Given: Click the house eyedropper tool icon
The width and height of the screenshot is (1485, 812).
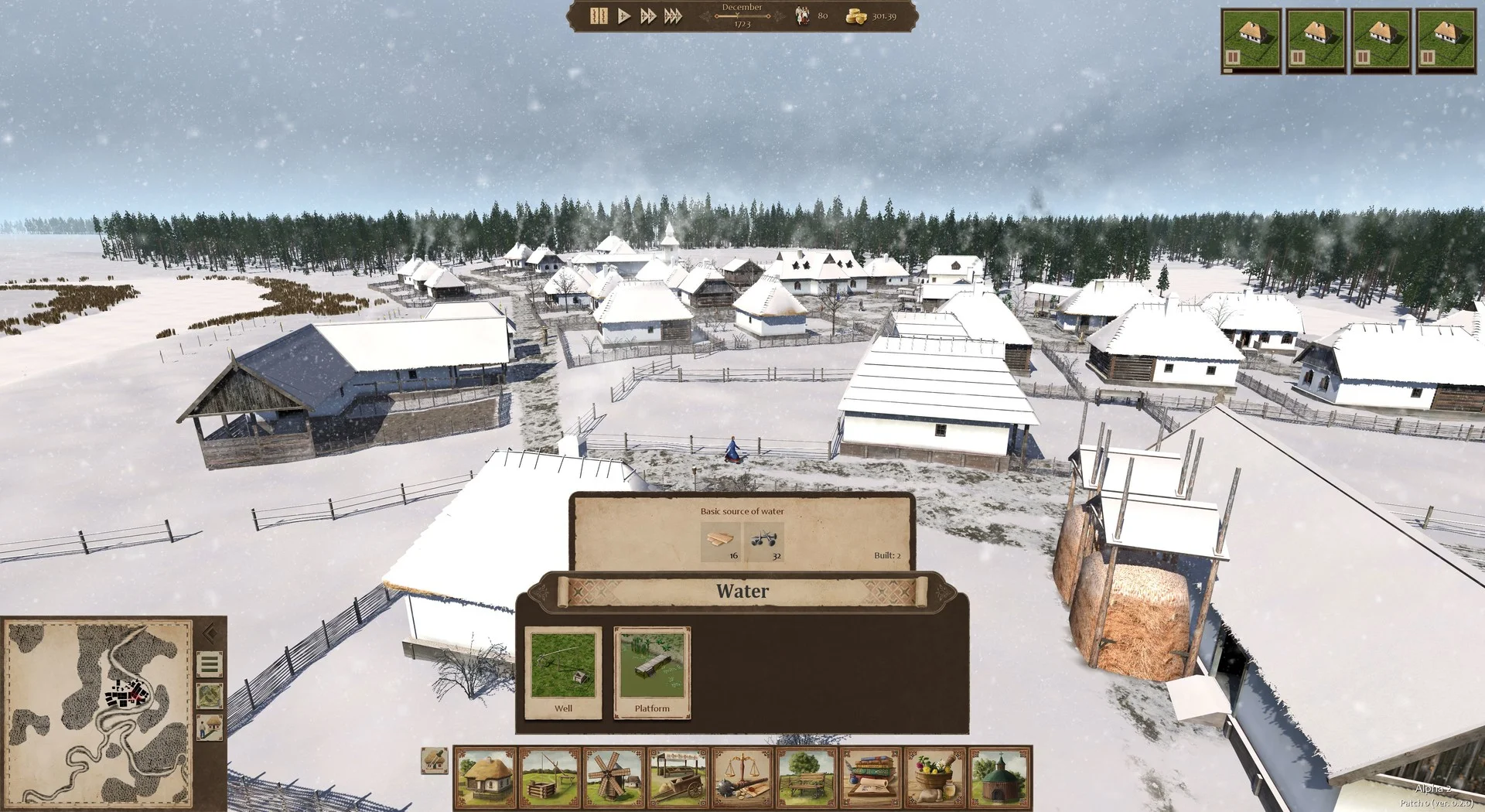Looking at the screenshot, I should pyautogui.click(x=435, y=760).
